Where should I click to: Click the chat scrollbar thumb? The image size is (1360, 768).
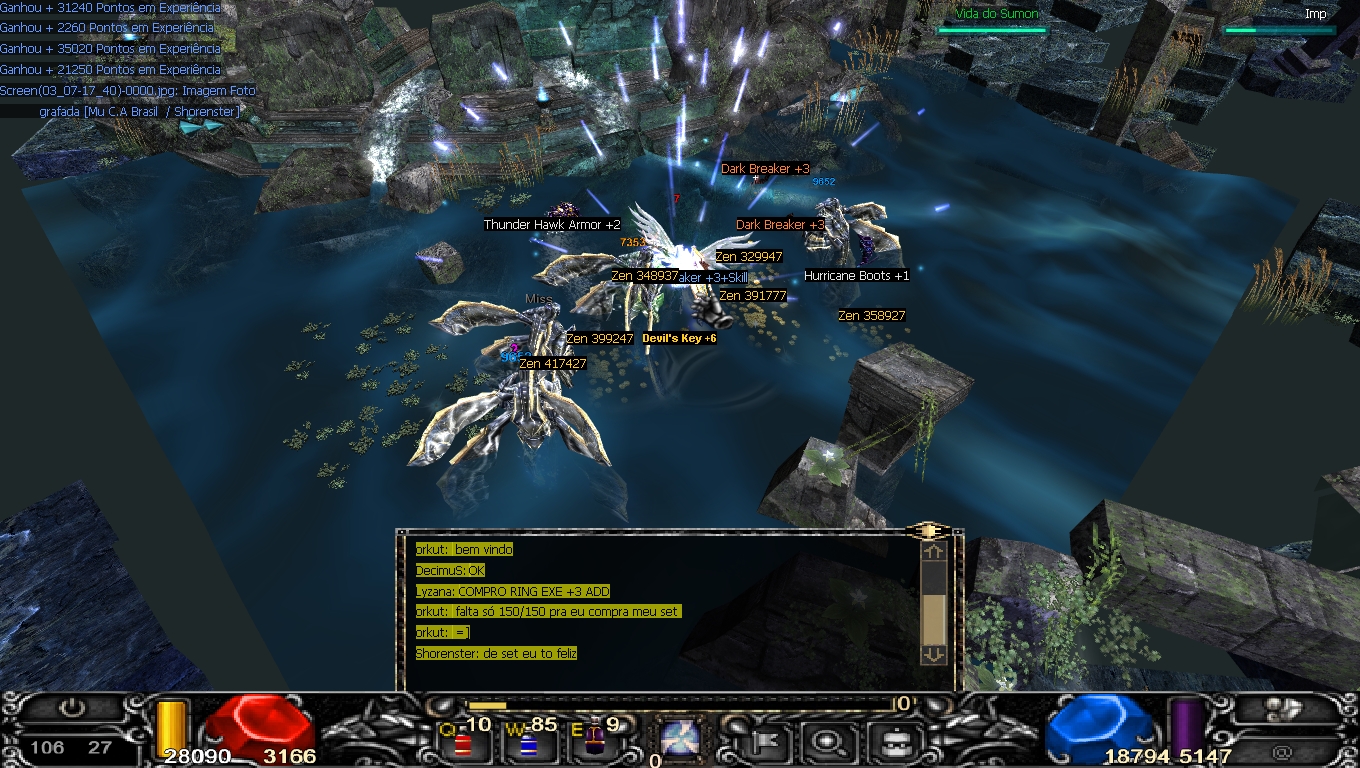click(x=933, y=618)
